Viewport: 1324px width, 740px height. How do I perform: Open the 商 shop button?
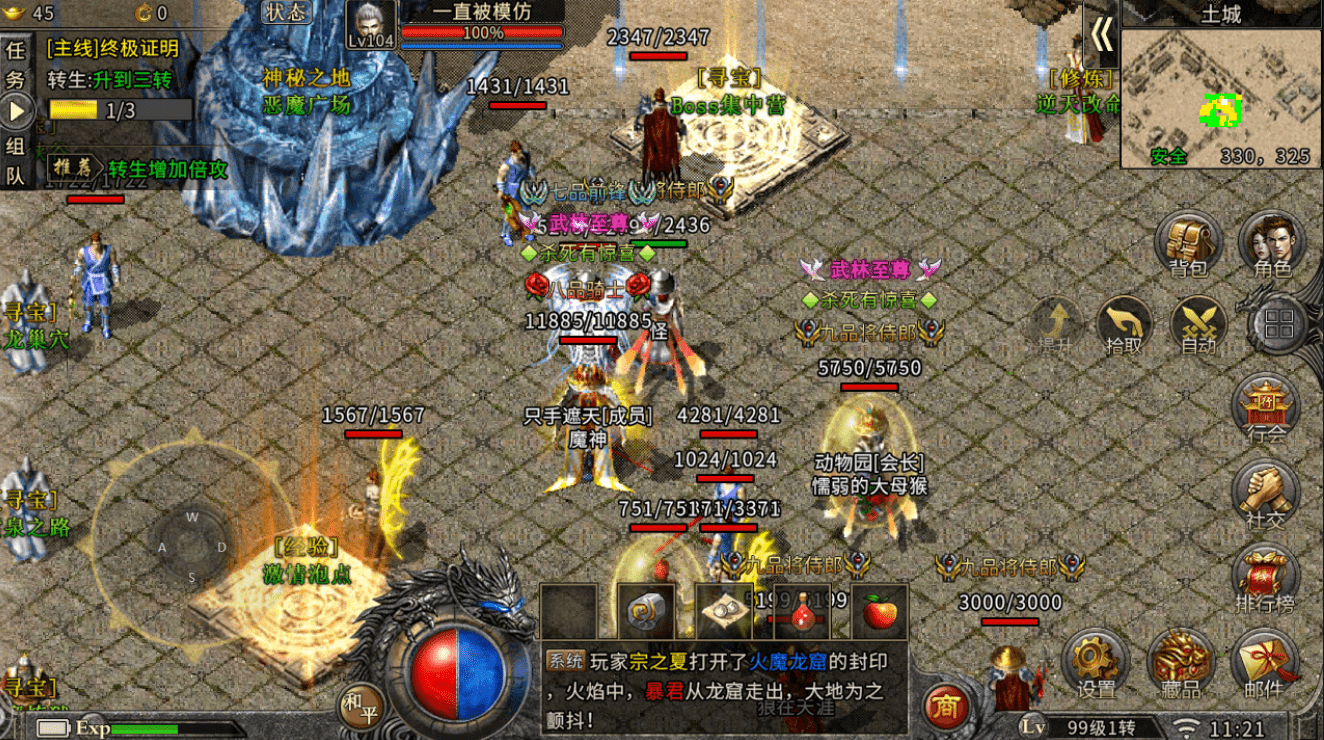click(946, 706)
